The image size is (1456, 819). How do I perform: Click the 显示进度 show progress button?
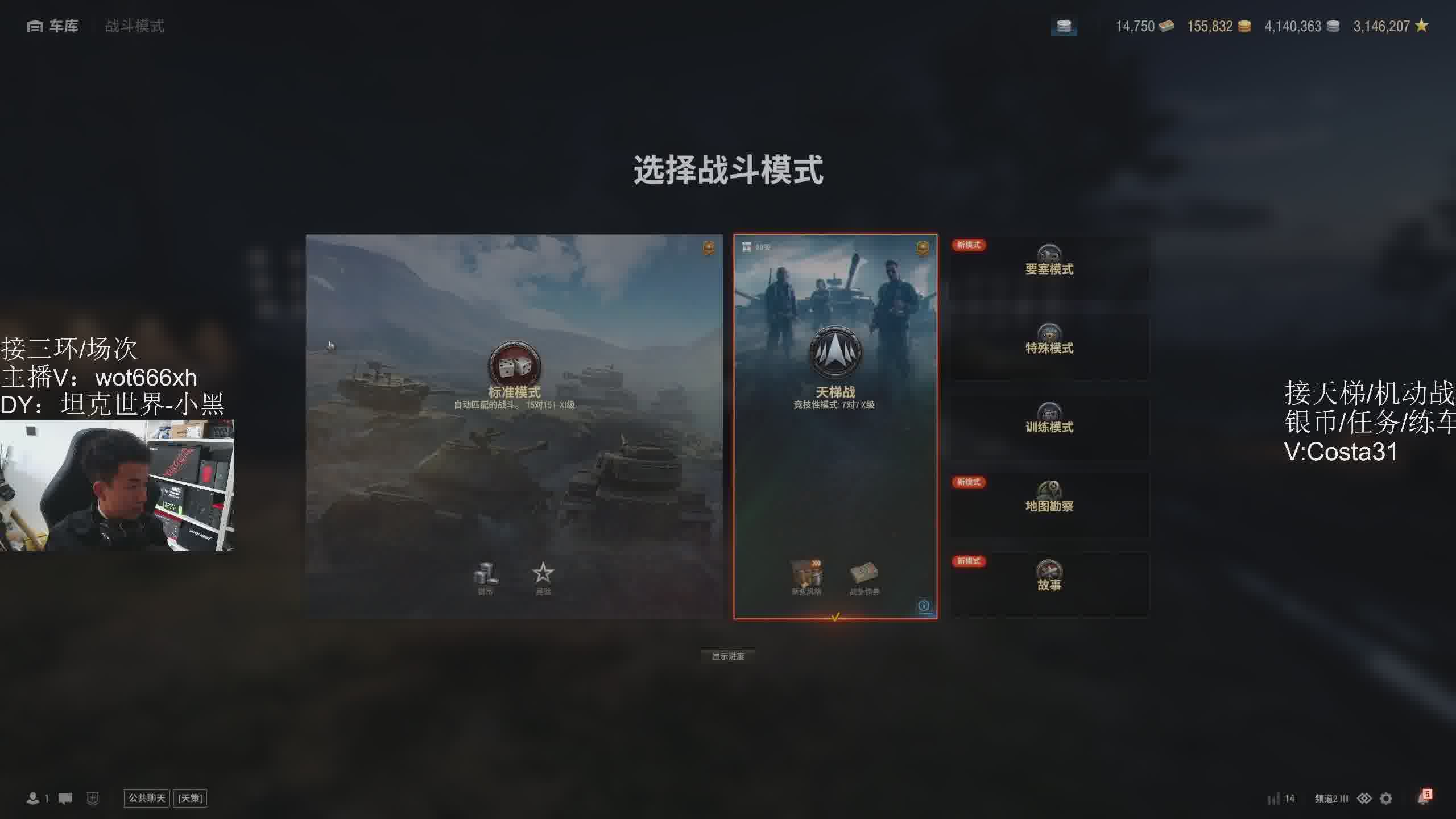[728, 656]
